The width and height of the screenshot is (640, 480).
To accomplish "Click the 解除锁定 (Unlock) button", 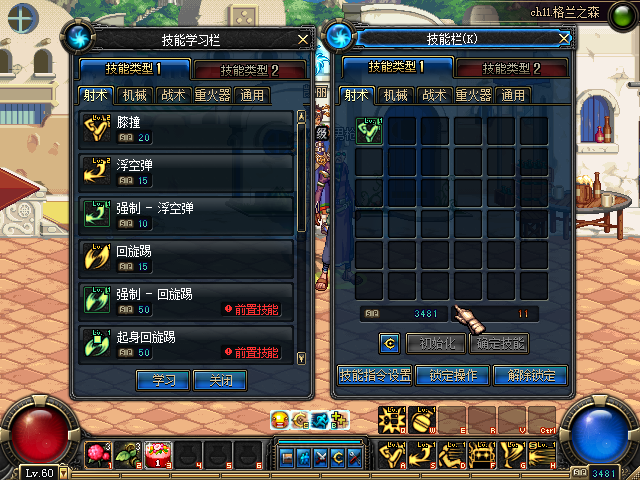I will [531, 376].
